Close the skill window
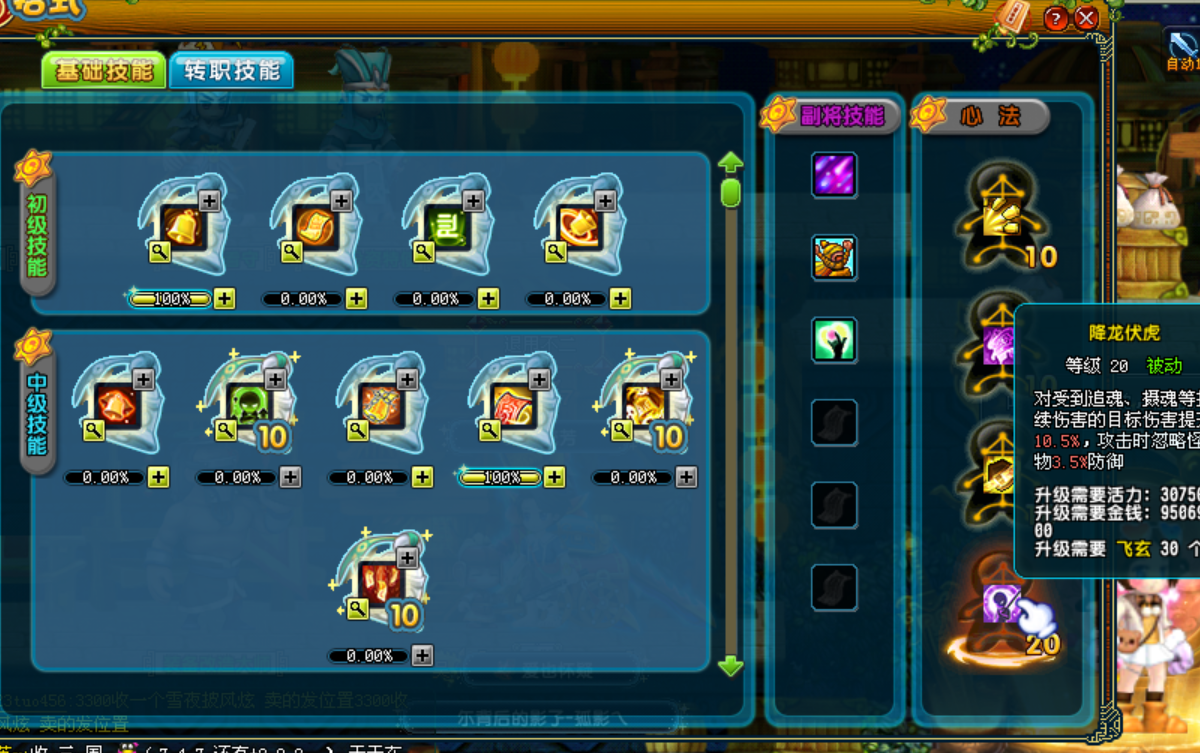Image resolution: width=1200 pixels, height=753 pixels. tap(1086, 18)
